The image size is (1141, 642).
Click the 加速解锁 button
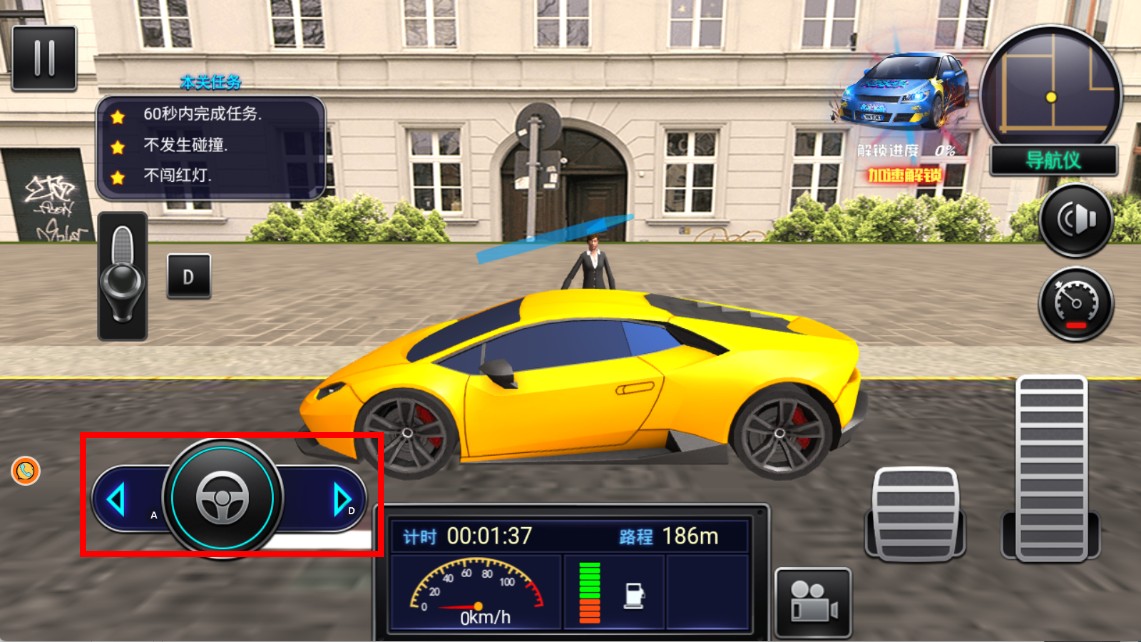coord(904,175)
